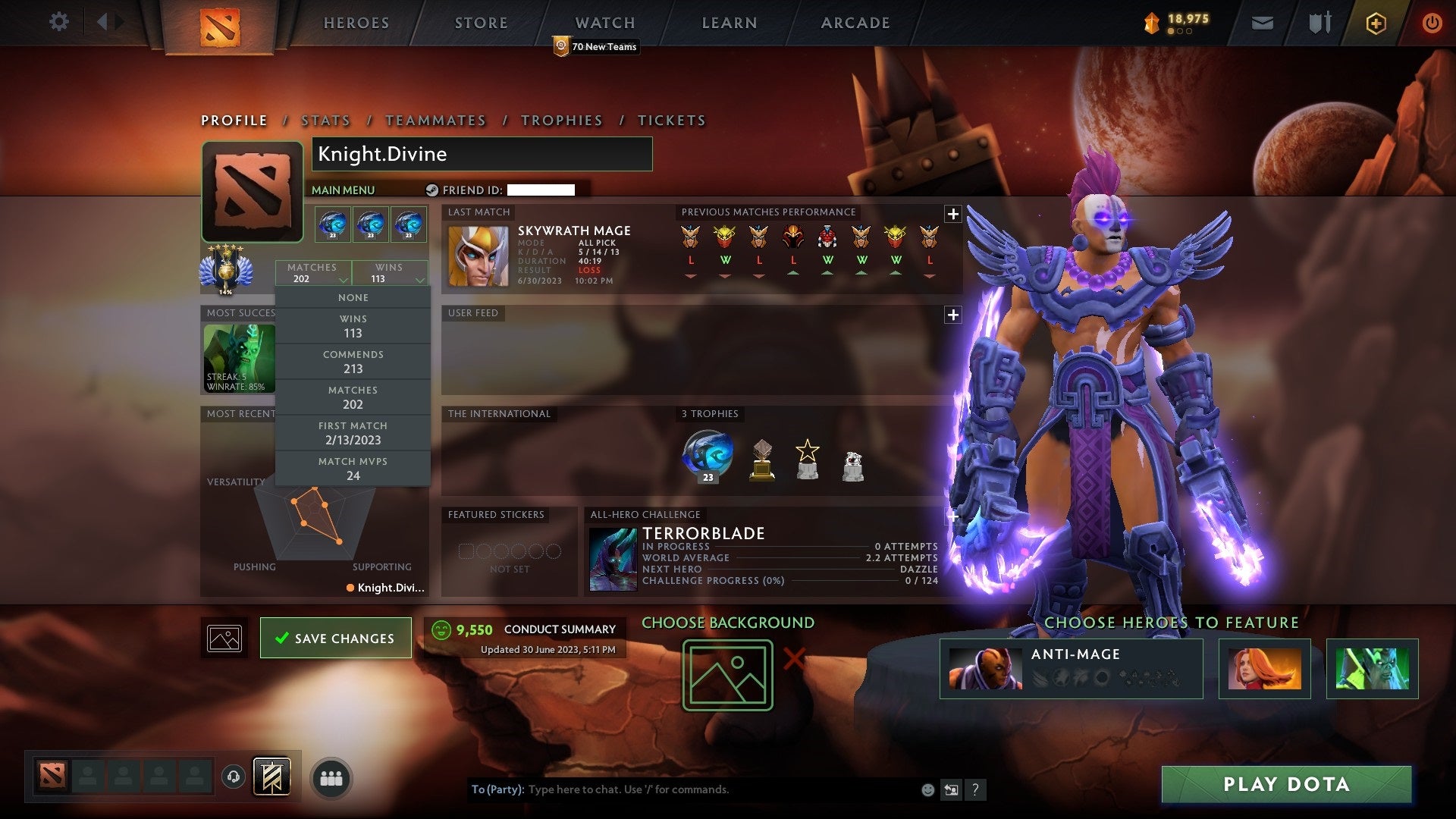Click the background image icon near Save Changes
Screen dimensions: 1456x819
tap(224, 638)
